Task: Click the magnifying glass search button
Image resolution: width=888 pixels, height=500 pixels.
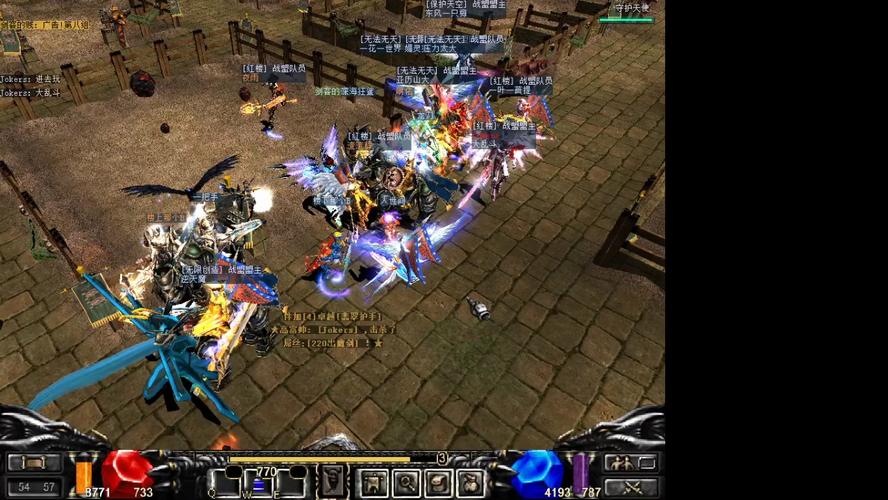Action: click(407, 483)
